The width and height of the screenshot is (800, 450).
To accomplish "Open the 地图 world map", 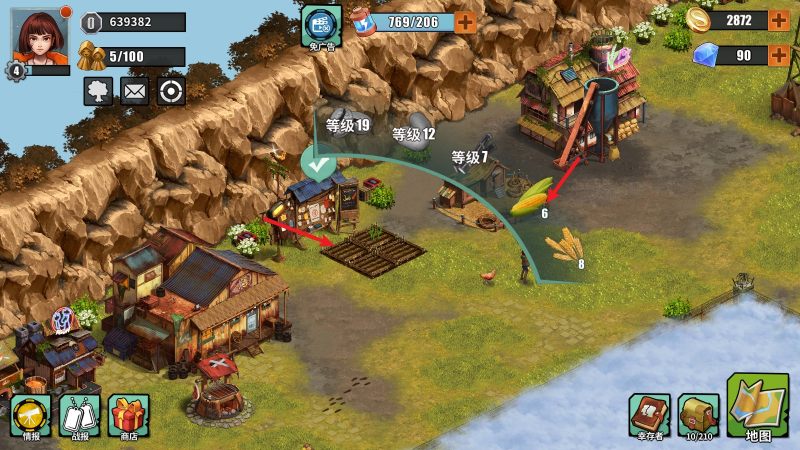I will pyautogui.click(x=758, y=407).
